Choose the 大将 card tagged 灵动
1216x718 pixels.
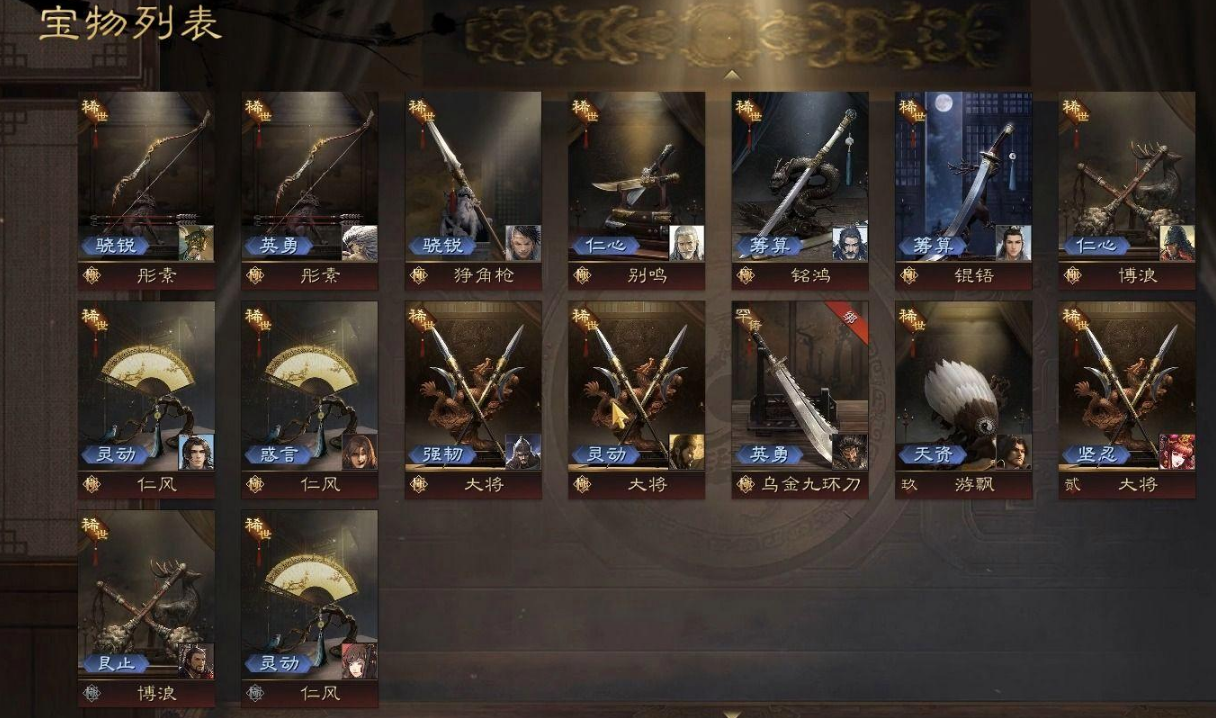click(x=636, y=390)
